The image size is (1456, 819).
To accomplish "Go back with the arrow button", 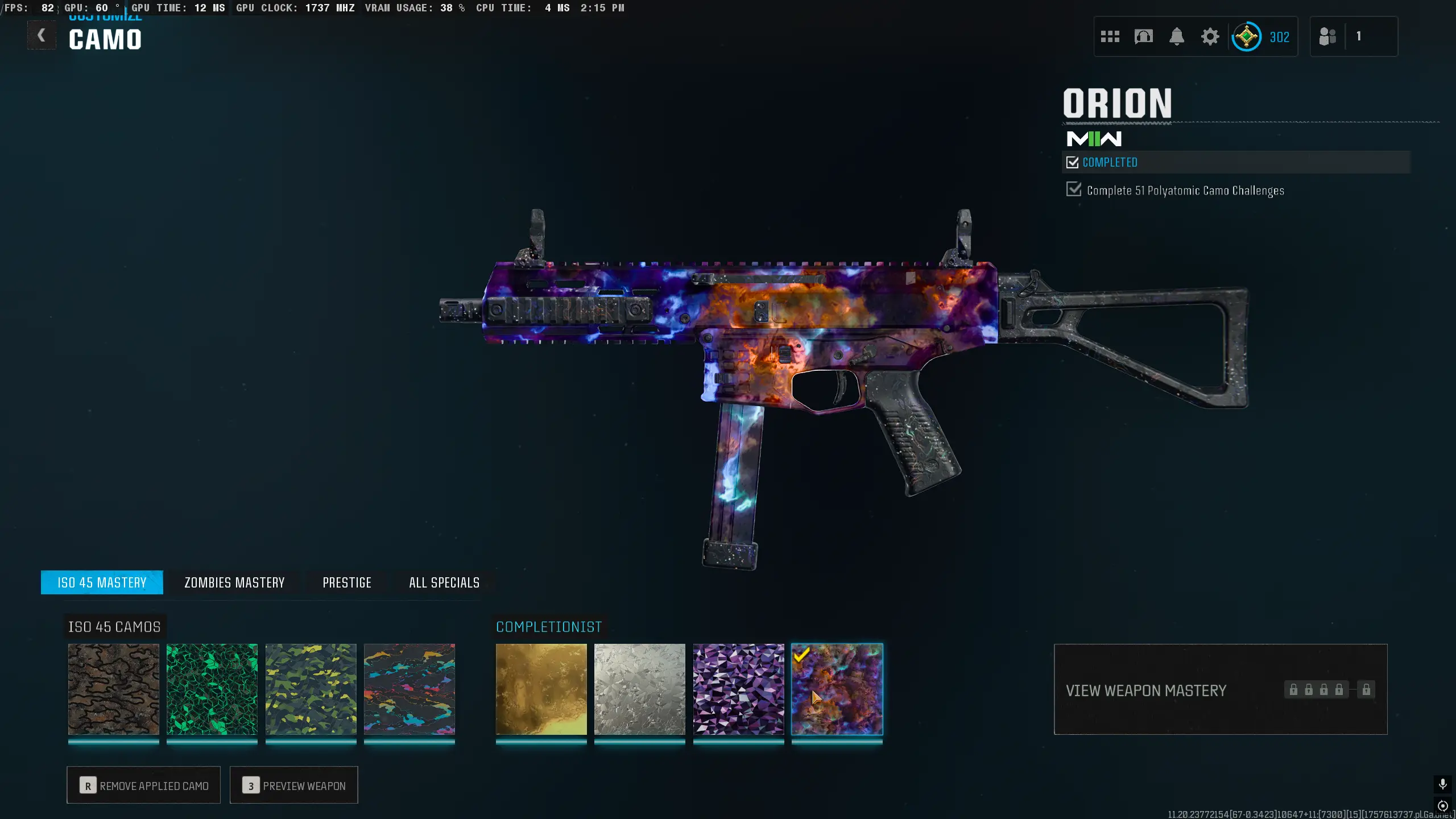I will (x=42, y=36).
